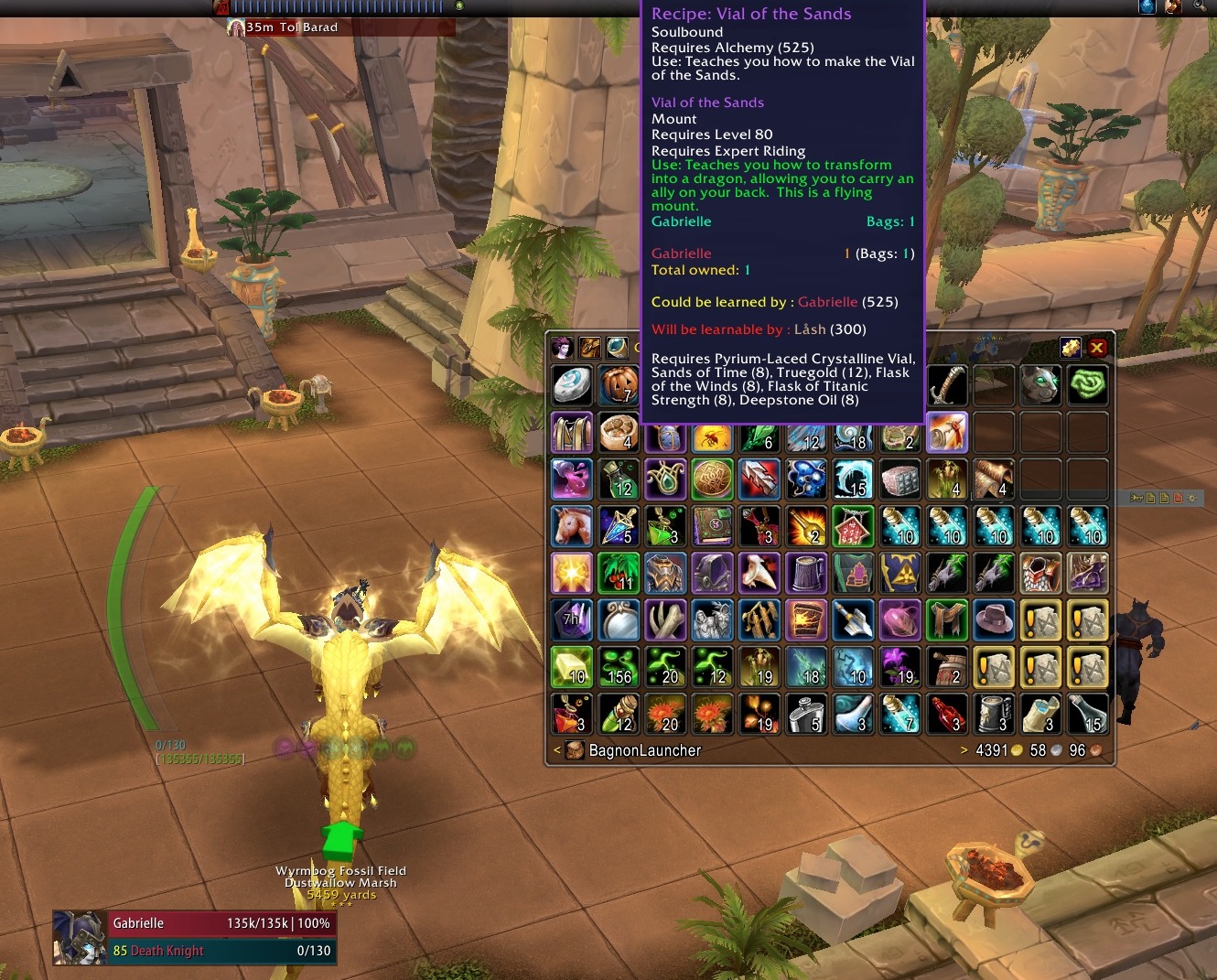This screenshot has width=1217, height=980.
Task: Close the Bagnon inventory window
Action: coord(1096,348)
